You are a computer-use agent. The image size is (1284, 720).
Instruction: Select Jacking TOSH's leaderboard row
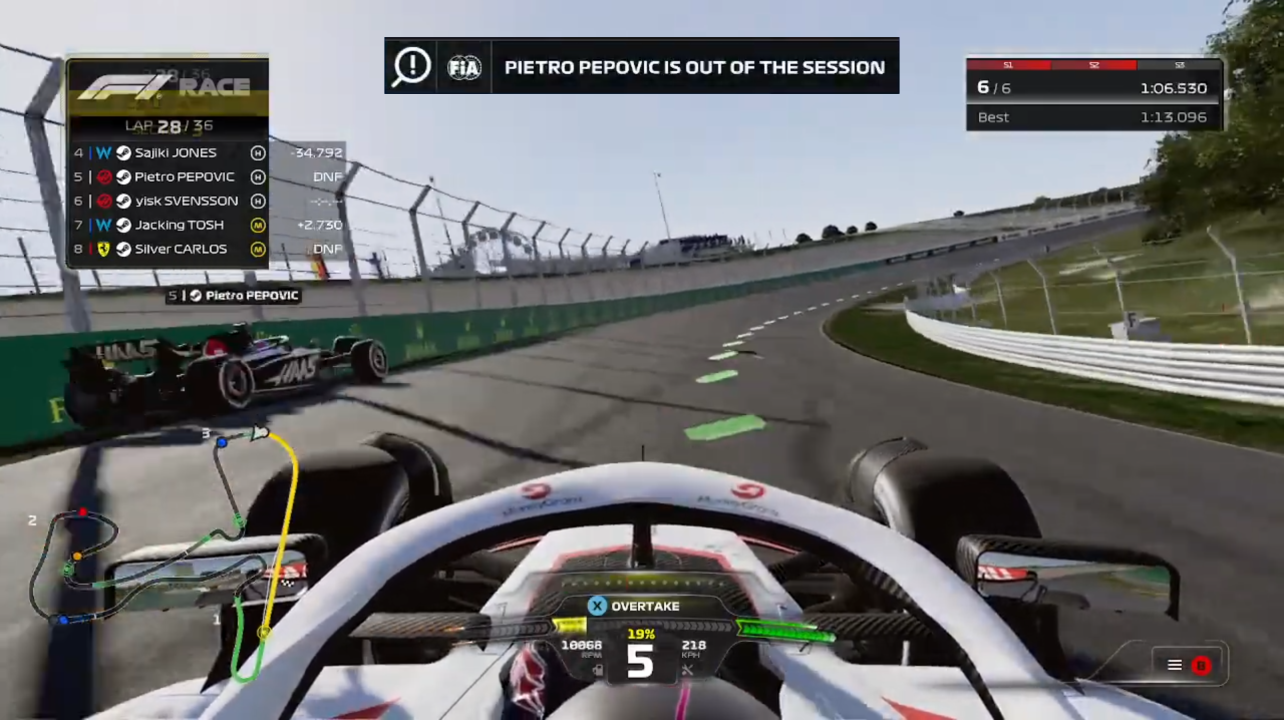click(x=179, y=225)
